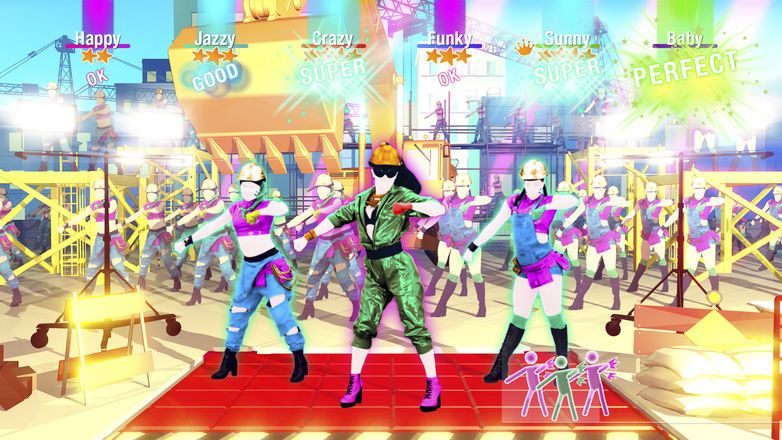Pick the crowned Sunny player tag

(566, 41)
